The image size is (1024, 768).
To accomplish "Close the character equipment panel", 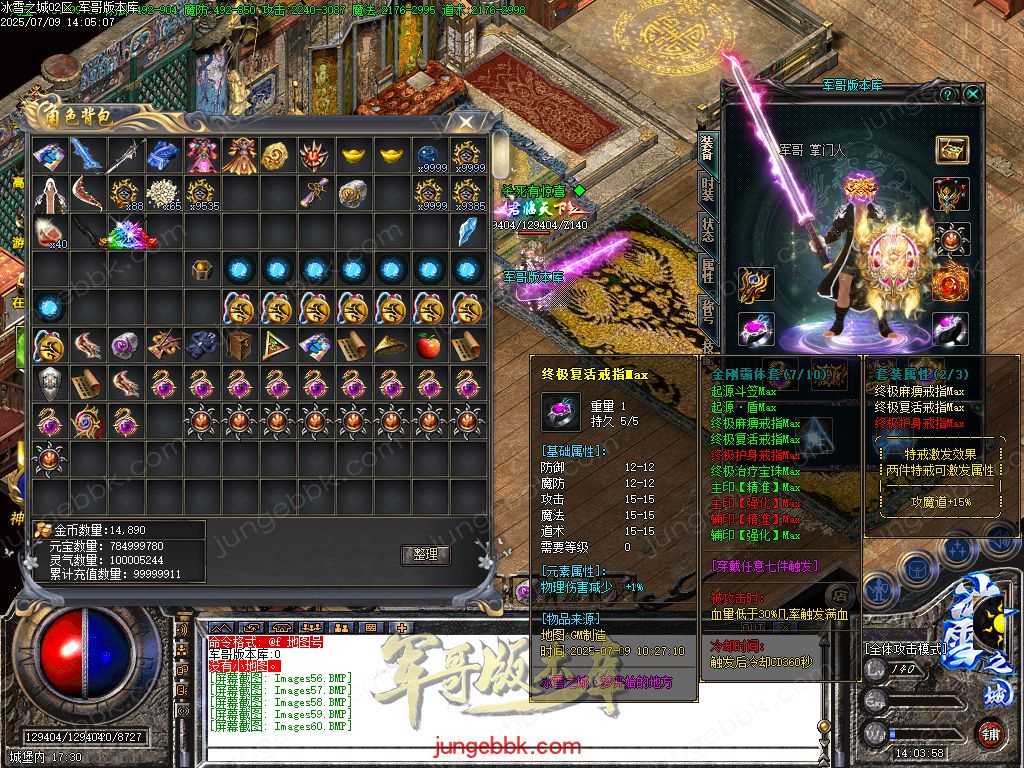I will pos(972,94).
